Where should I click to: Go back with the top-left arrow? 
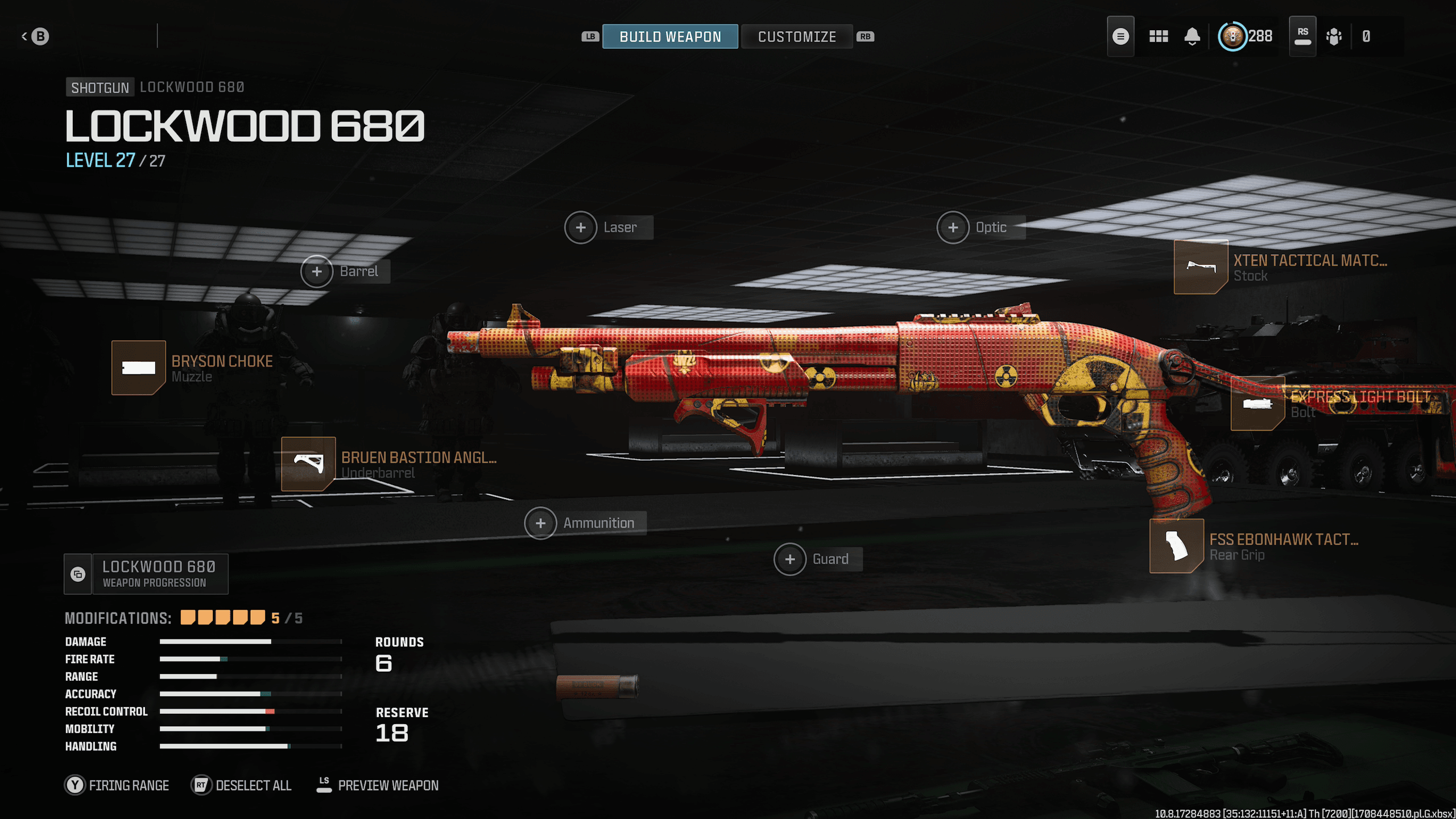[x=35, y=37]
